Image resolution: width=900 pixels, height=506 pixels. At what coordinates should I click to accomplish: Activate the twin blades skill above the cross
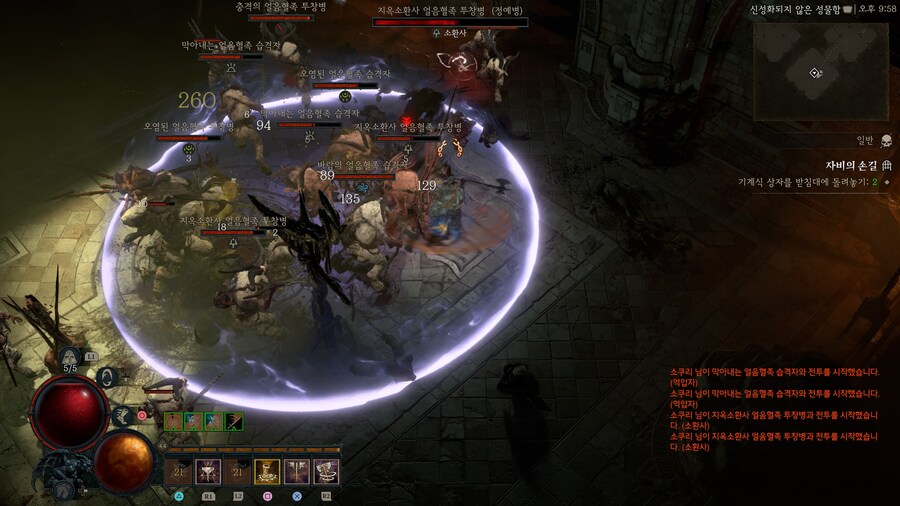[297, 472]
